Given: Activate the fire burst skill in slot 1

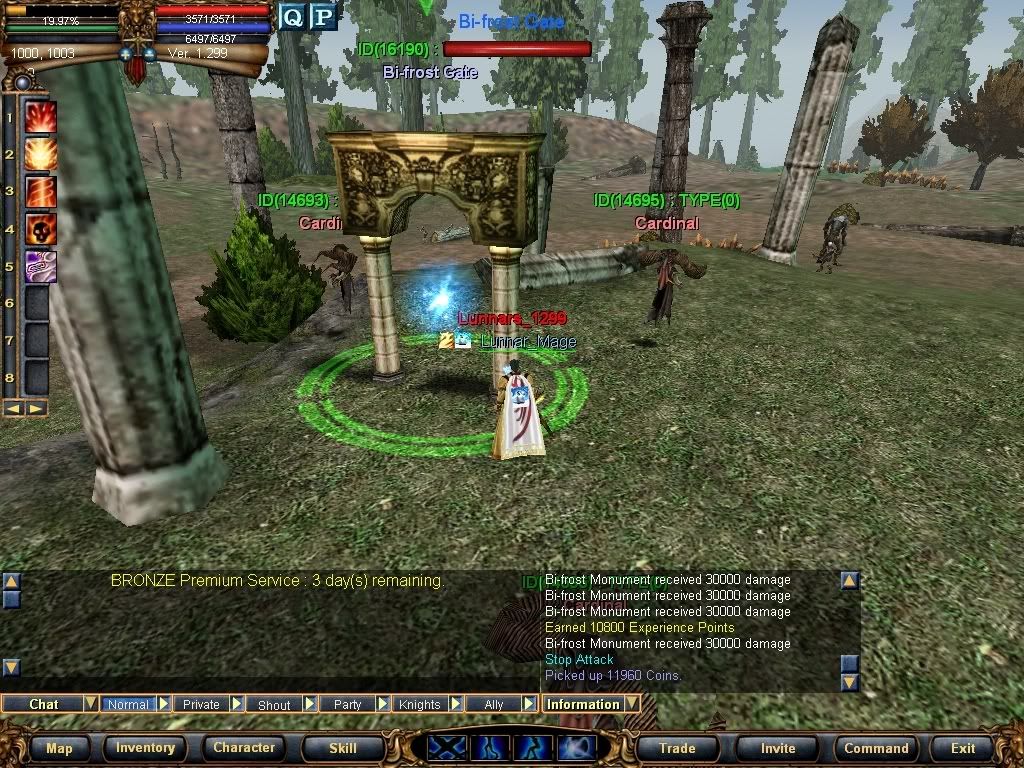Looking at the screenshot, I should pos(40,117).
